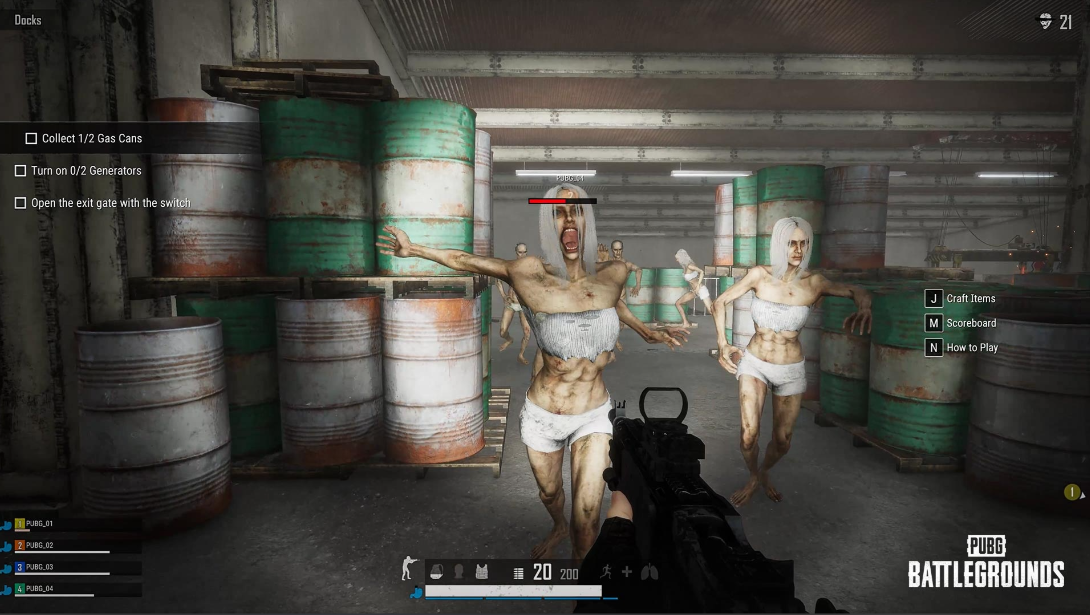Open the Craft Items menu
The height and width of the screenshot is (615, 1090).
[934, 299]
